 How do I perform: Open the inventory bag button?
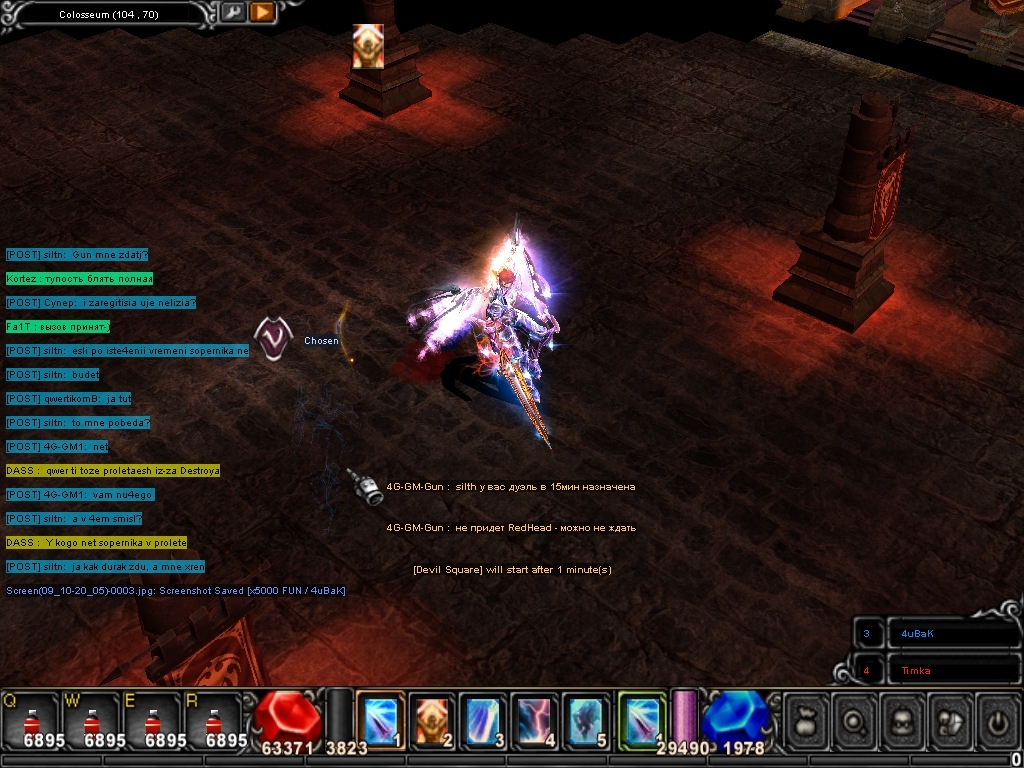(805, 720)
